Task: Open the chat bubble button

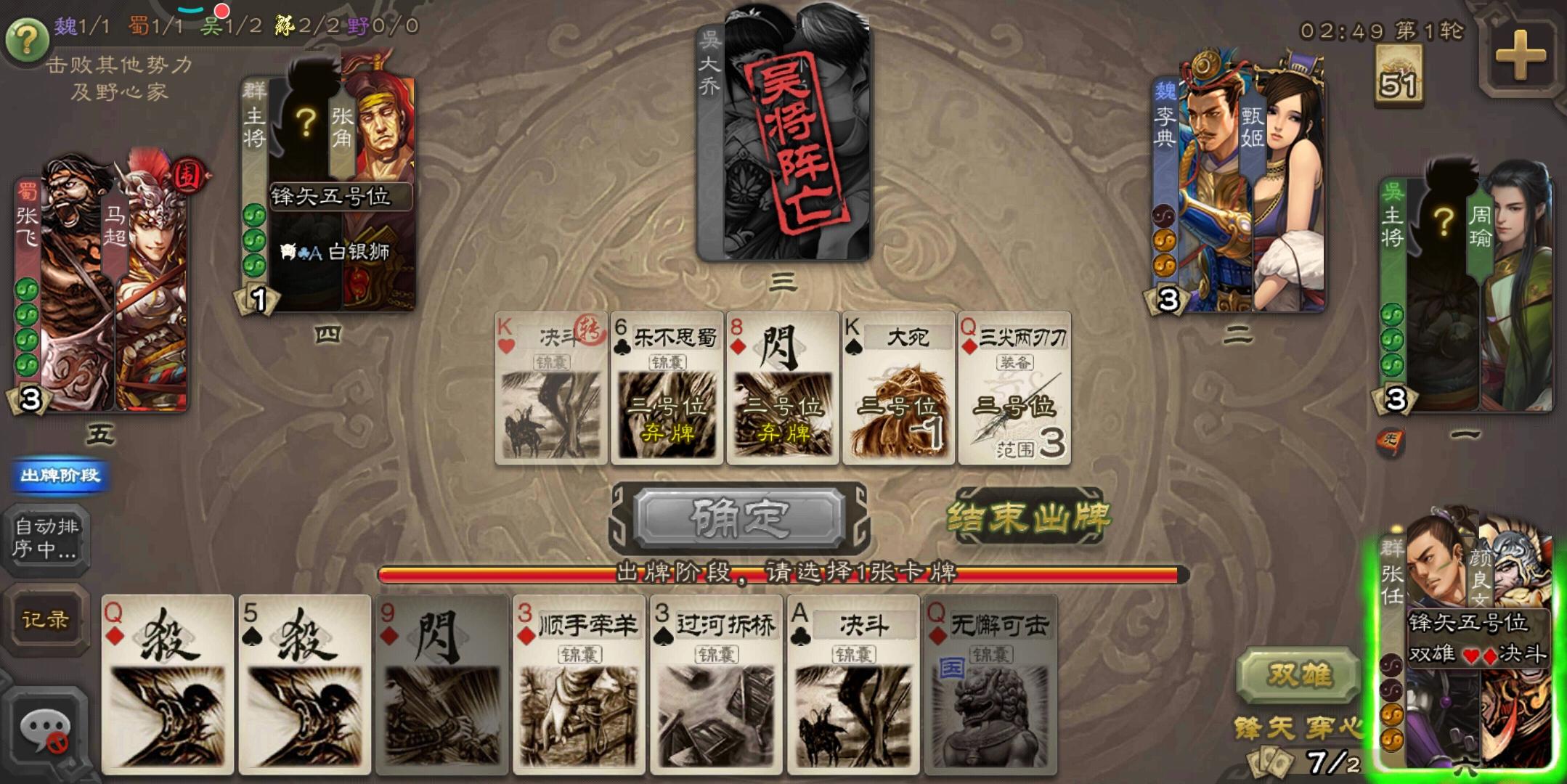Action: coord(45,730)
